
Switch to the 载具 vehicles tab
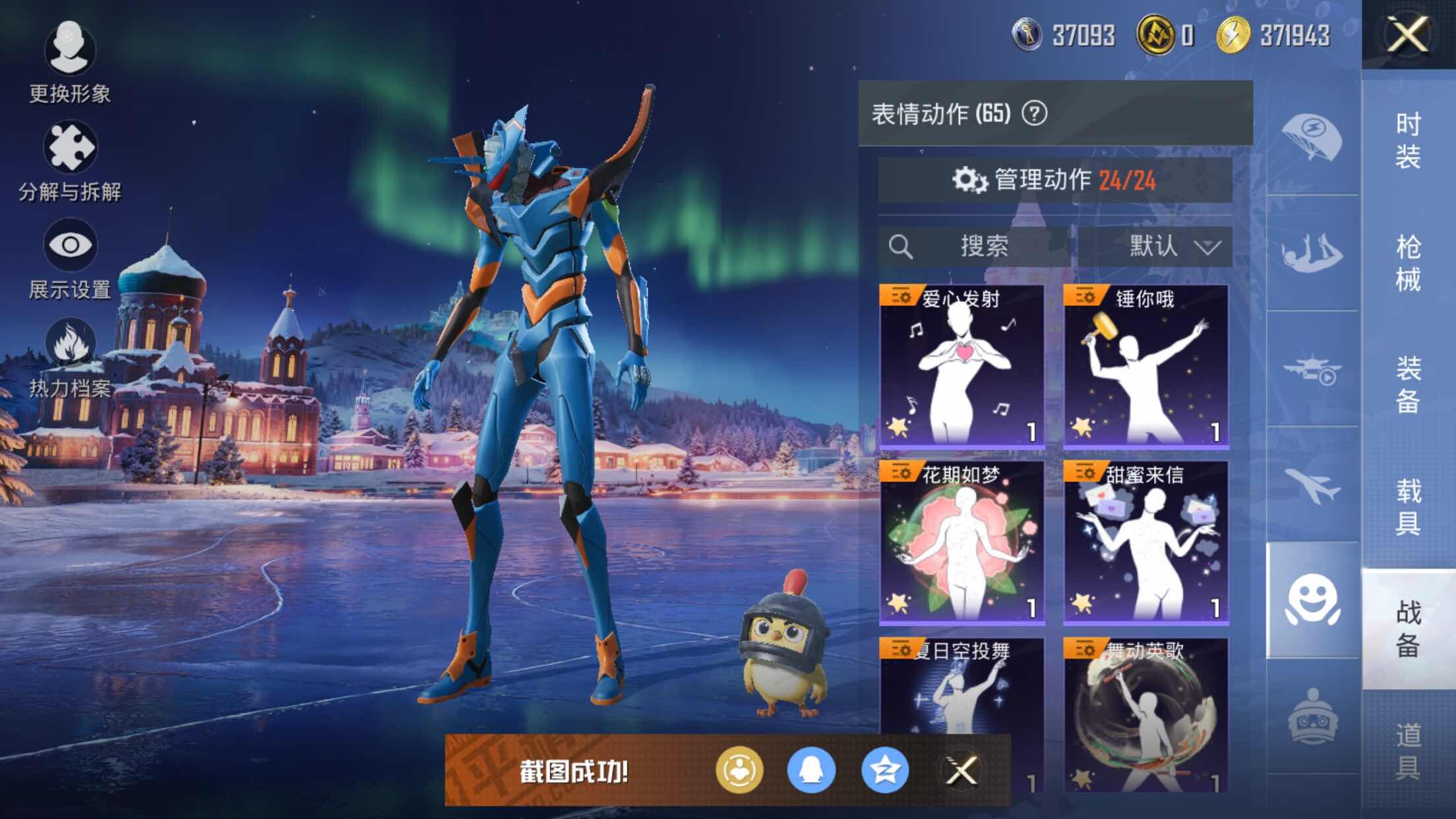pyautogui.click(x=1408, y=506)
